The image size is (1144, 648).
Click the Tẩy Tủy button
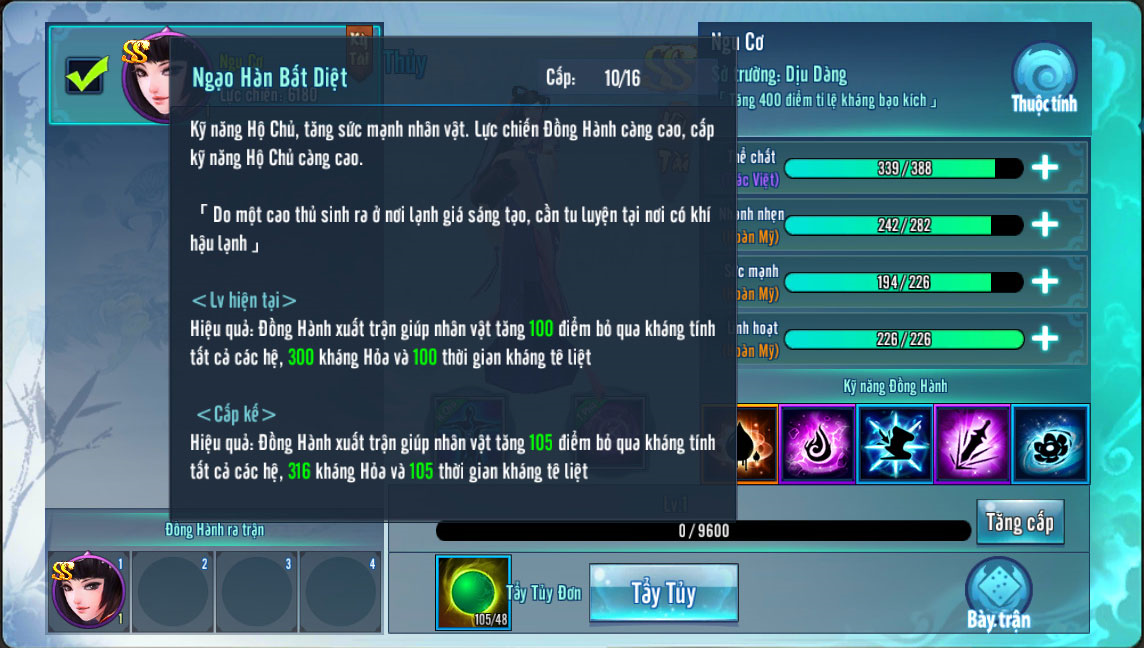tap(663, 593)
